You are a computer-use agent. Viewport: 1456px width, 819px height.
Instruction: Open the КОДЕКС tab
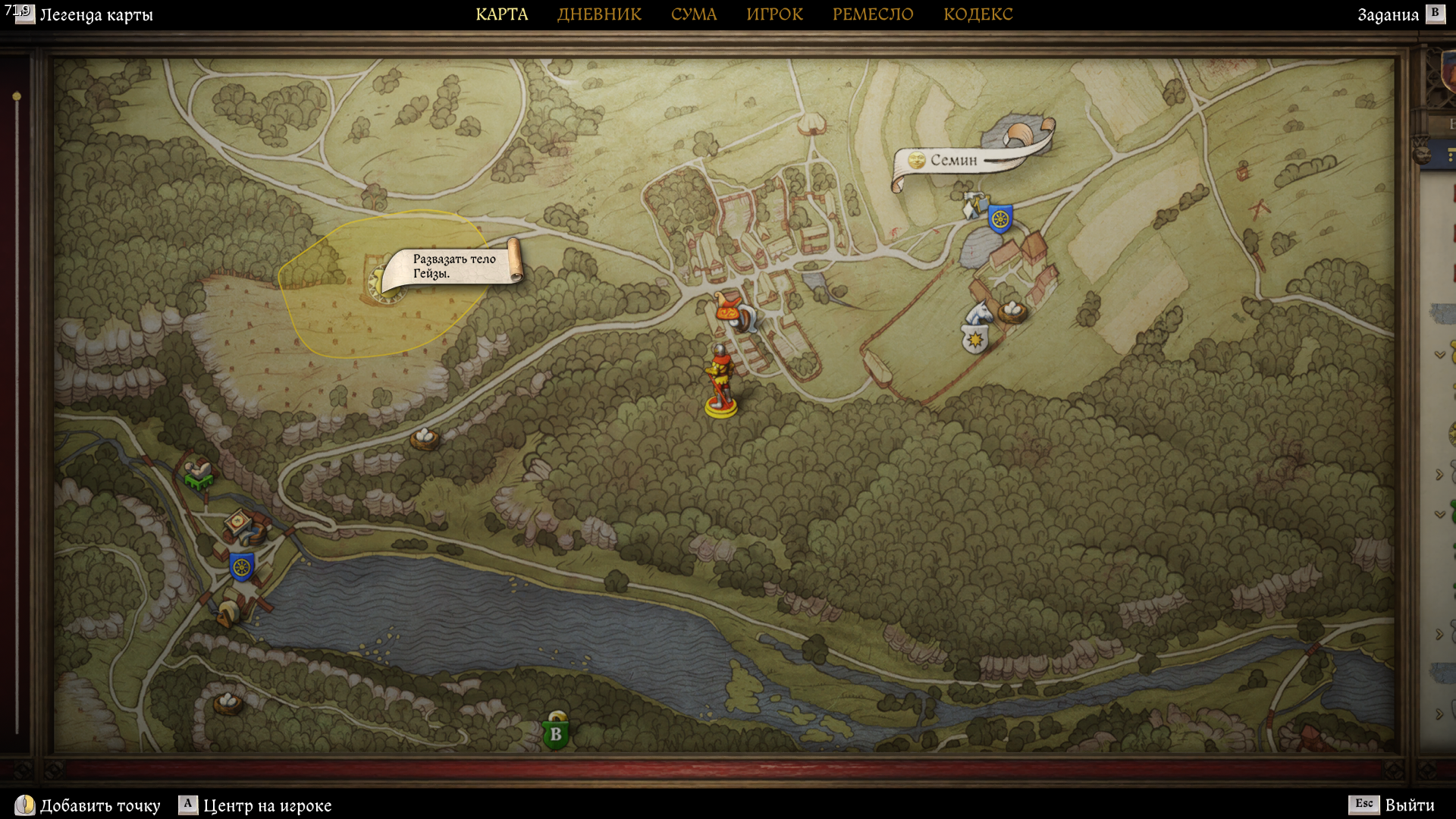point(977,14)
